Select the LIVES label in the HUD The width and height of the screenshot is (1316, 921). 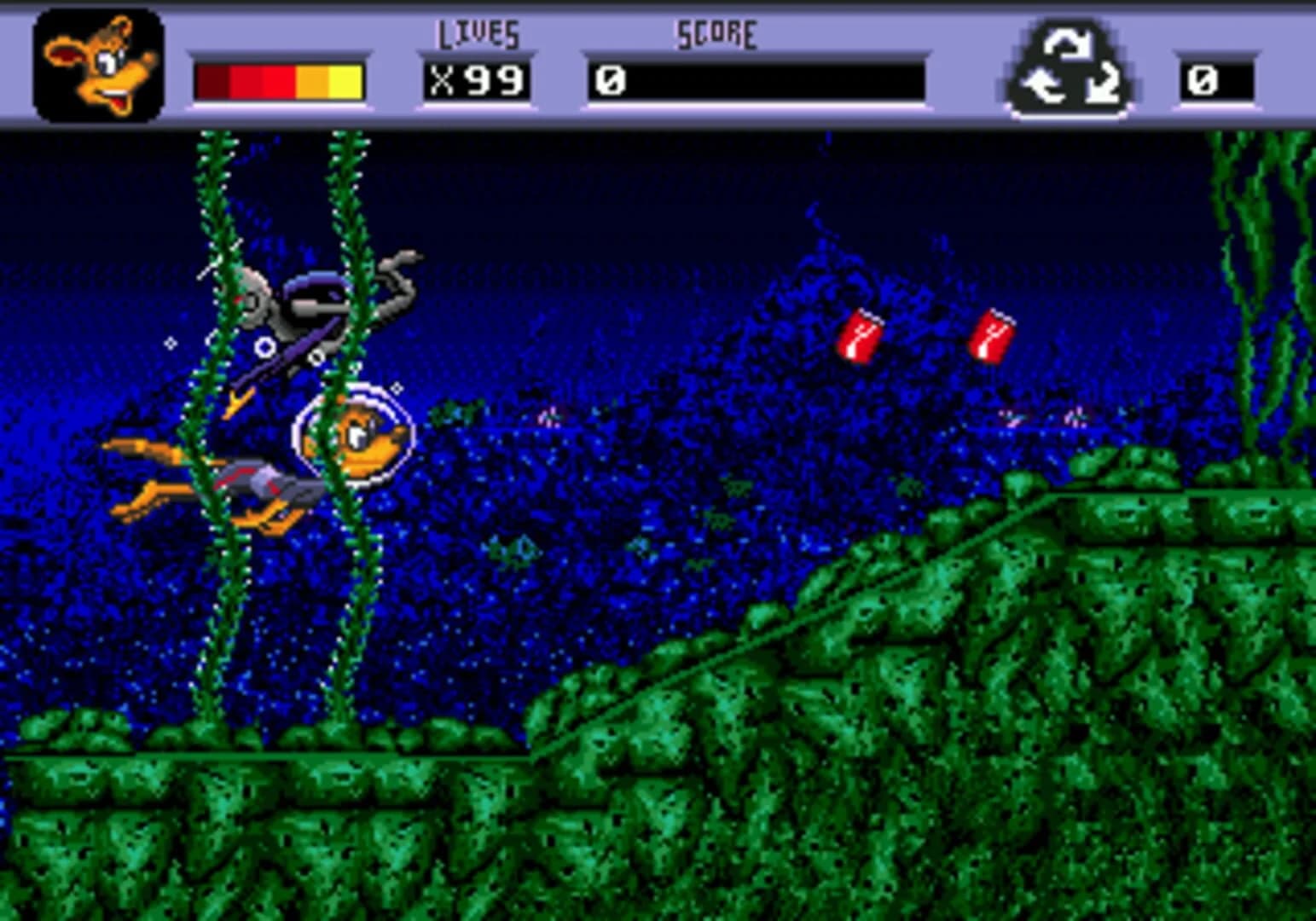tap(478, 32)
